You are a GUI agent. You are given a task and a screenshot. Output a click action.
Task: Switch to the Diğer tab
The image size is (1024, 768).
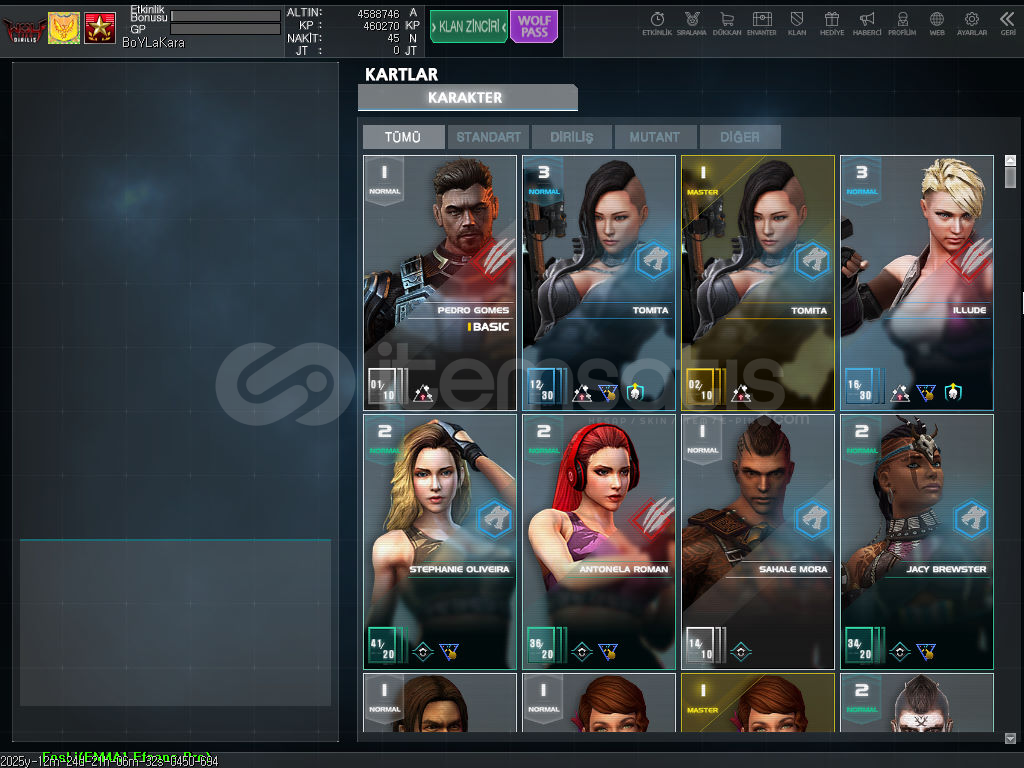[739, 137]
